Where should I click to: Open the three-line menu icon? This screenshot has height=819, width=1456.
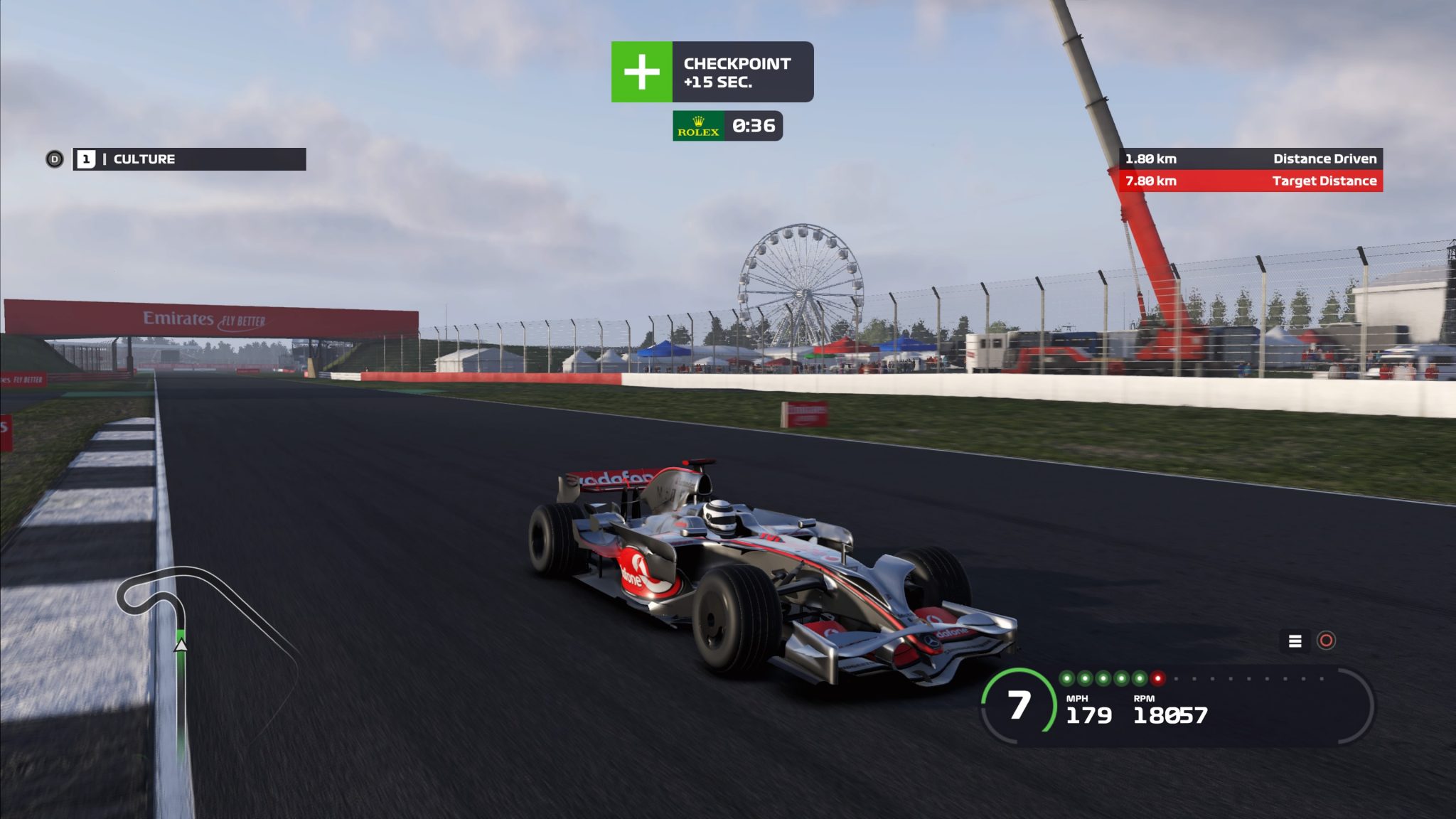[1295, 641]
